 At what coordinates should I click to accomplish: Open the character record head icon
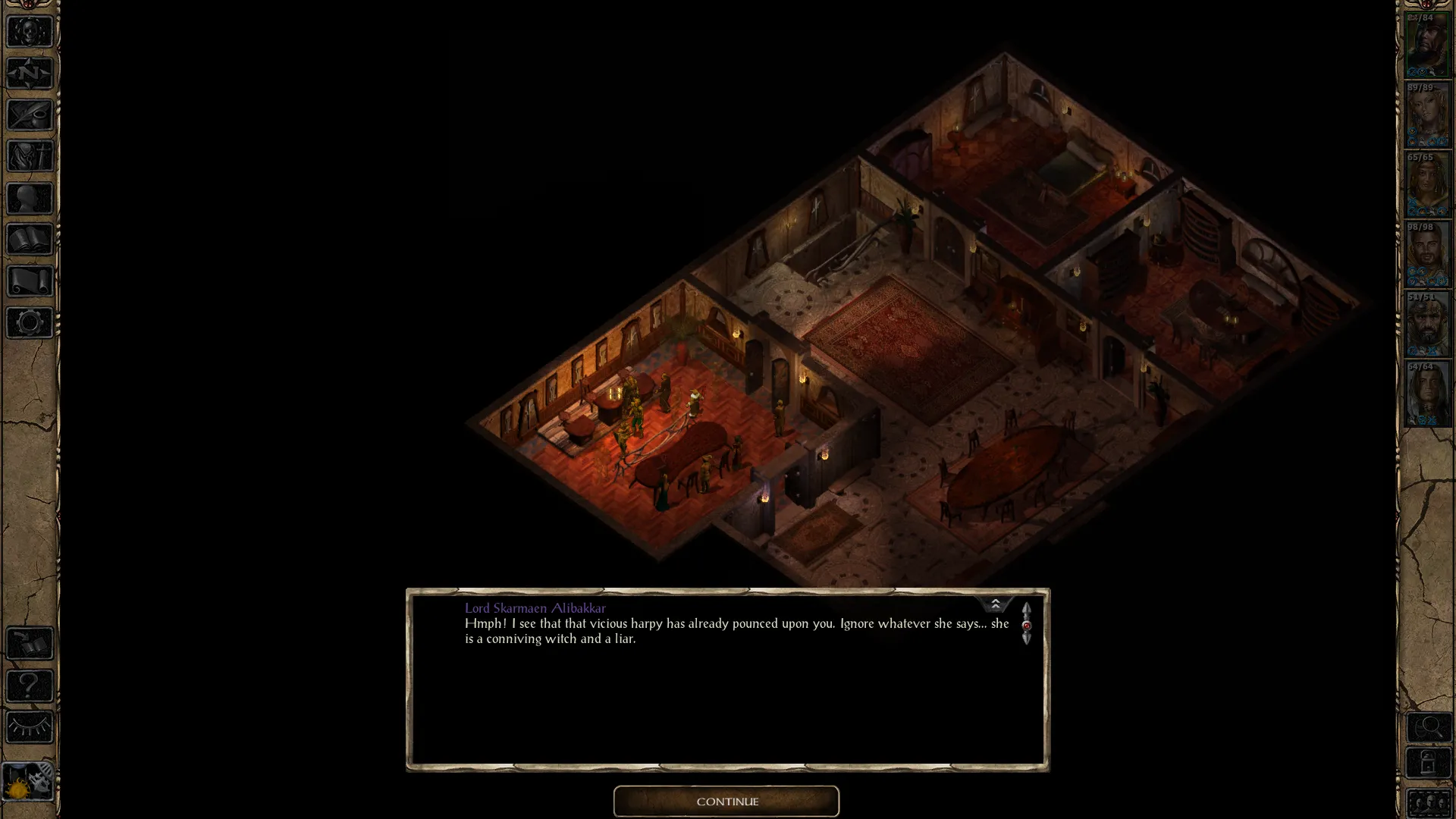(x=30, y=198)
